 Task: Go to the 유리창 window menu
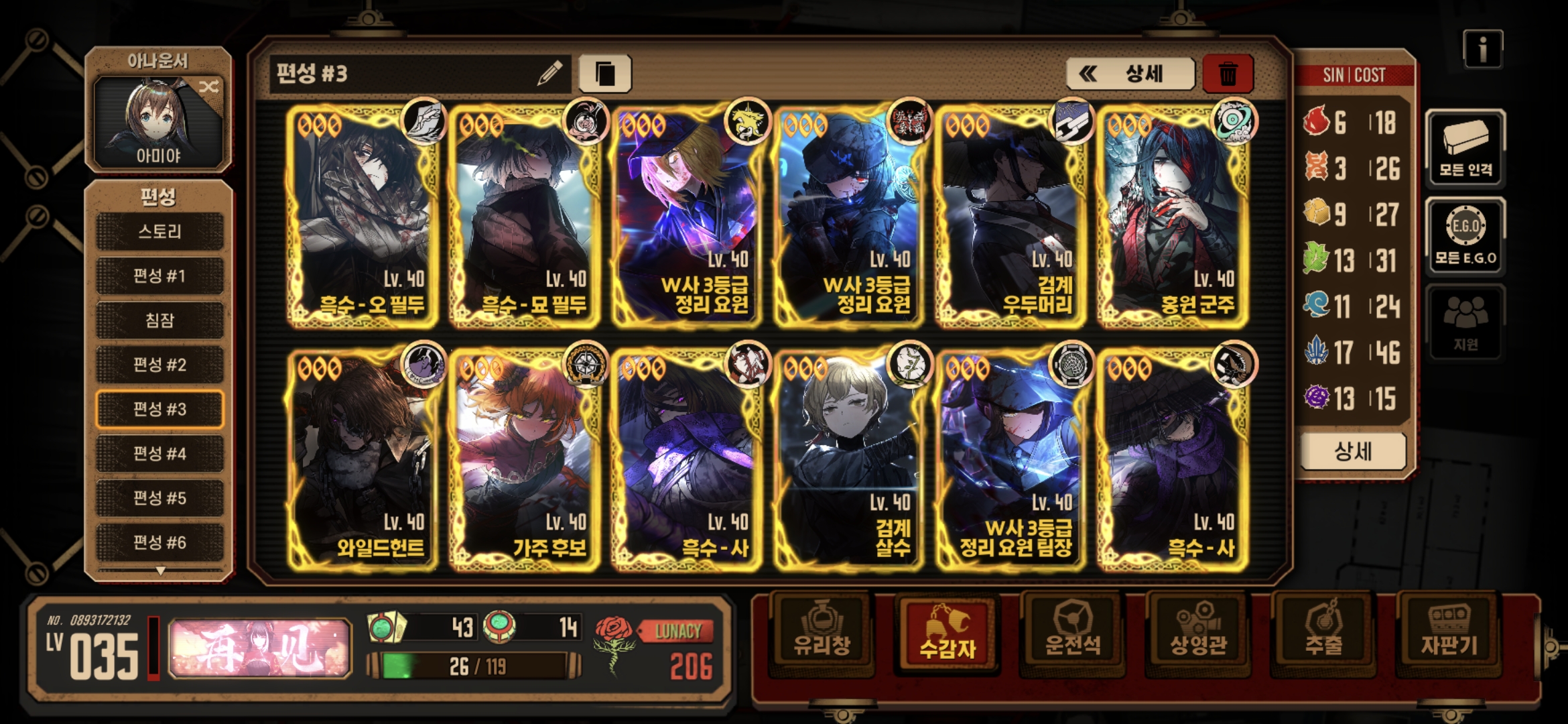click(822, 633)
